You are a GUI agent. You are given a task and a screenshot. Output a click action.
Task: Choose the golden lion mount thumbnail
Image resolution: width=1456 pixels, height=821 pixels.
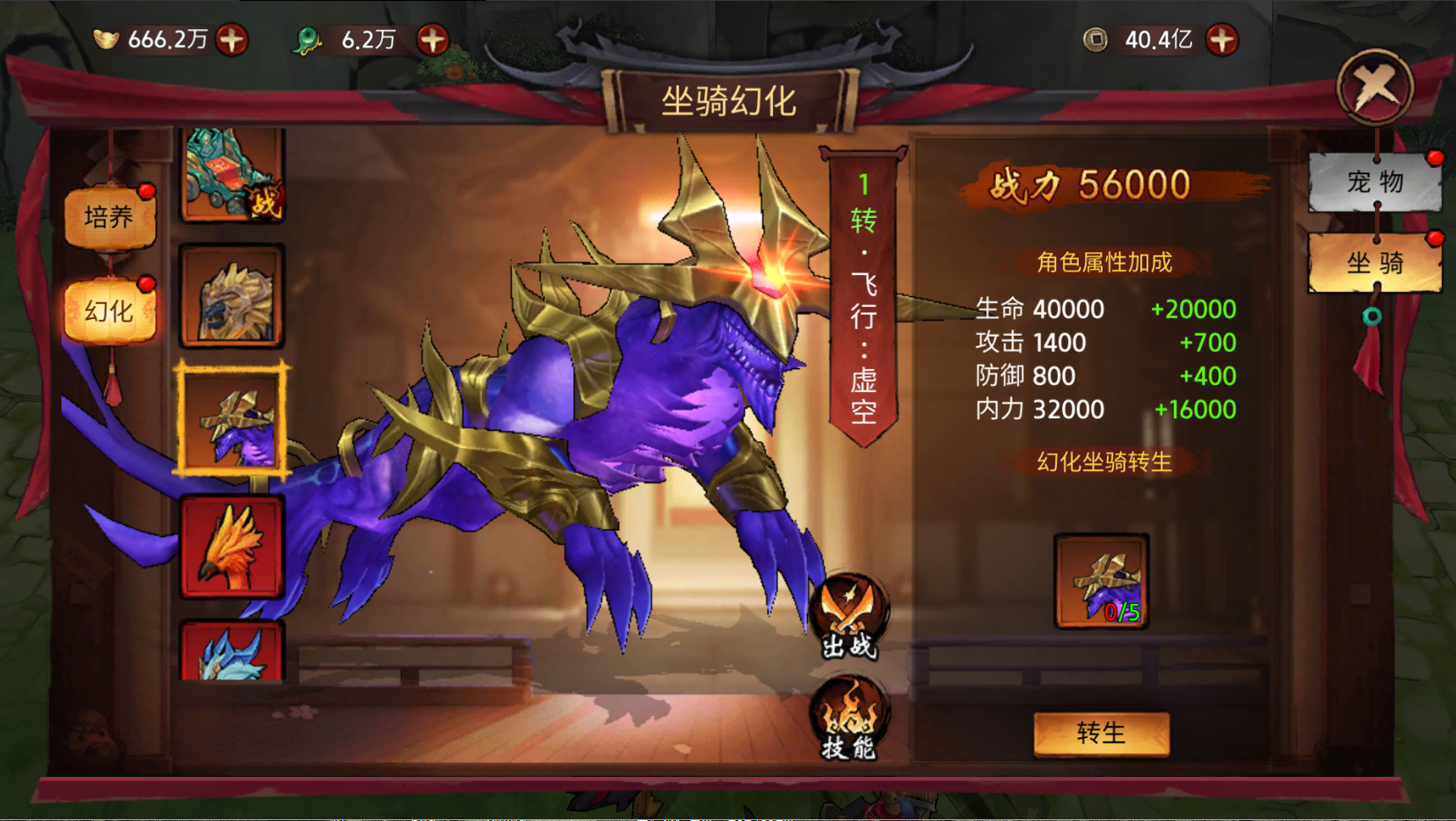232,296
